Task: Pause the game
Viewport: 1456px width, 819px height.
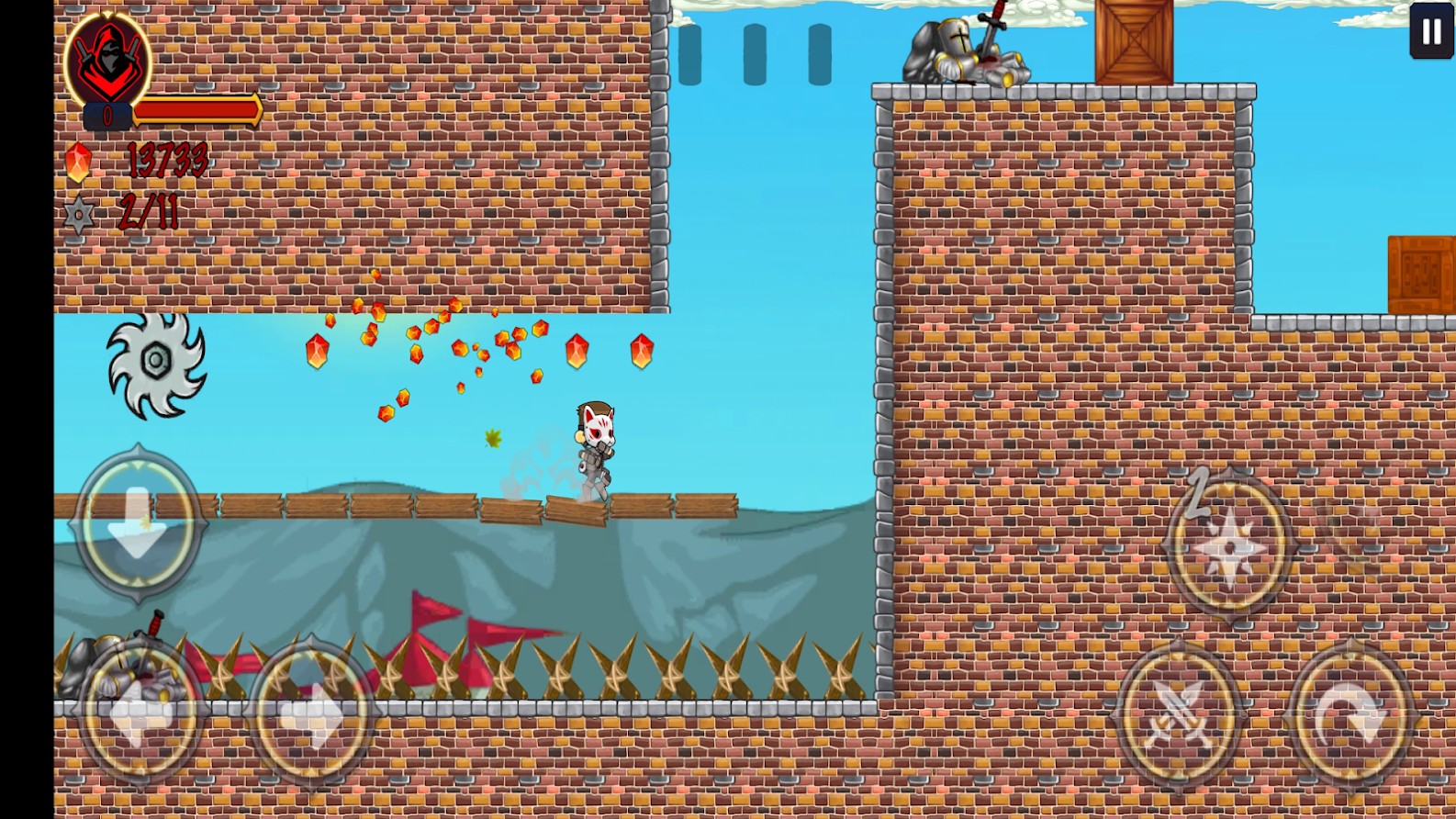Action: (x=1431, y=32)
